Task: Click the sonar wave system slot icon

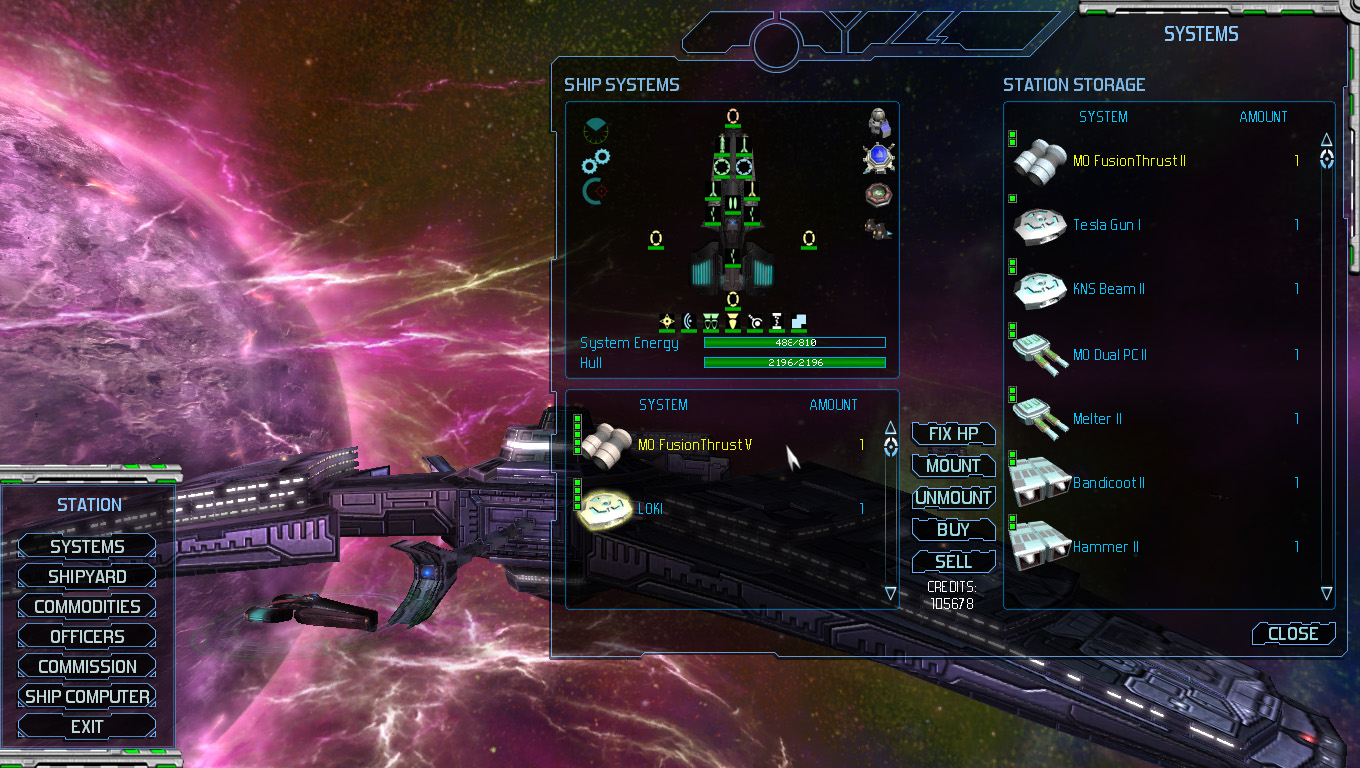Action: click(x=690, y=322)
